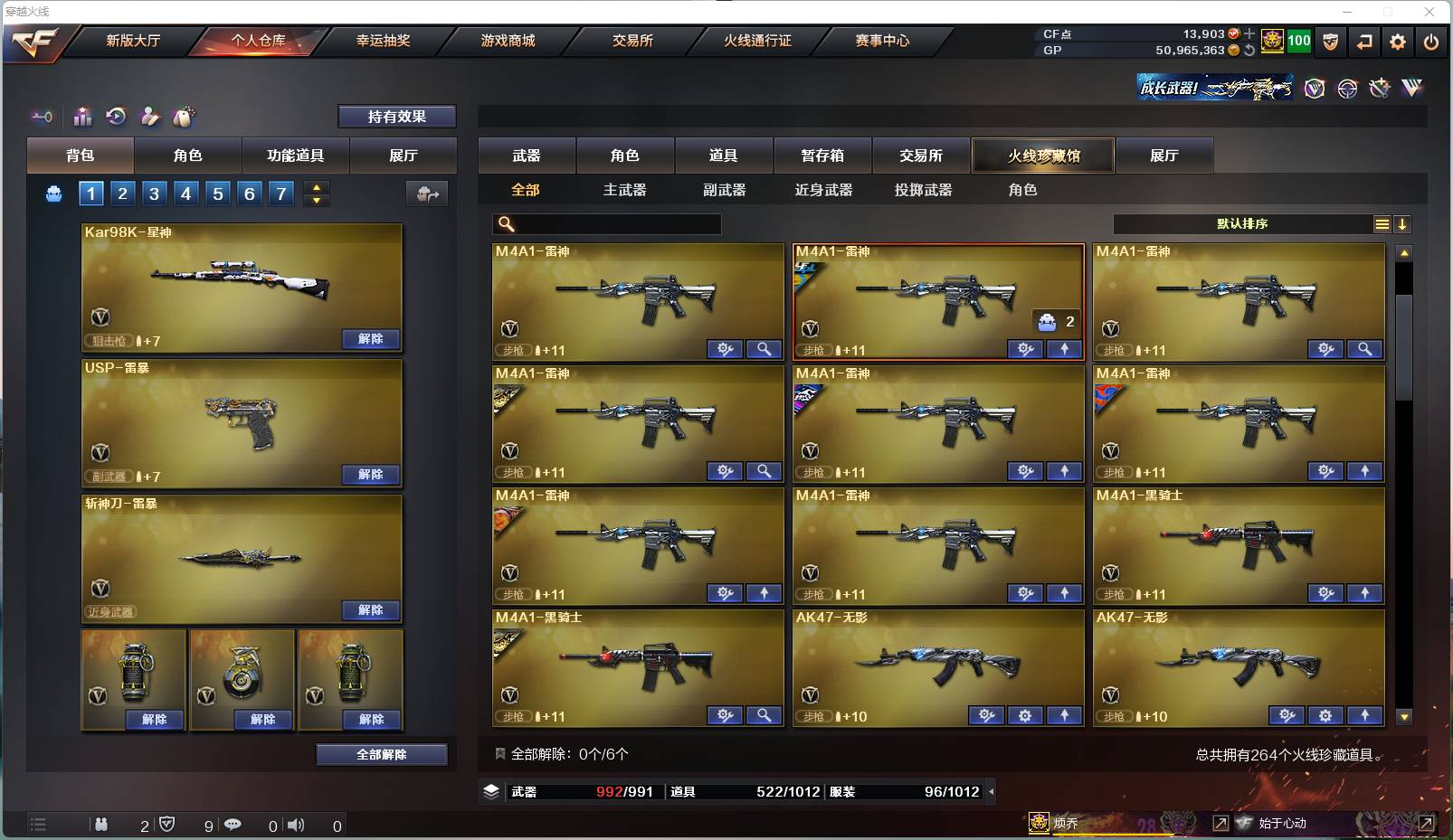Toggle the chat bubble icon in the bottom bar
The image size is (1453, 840).
234,825
